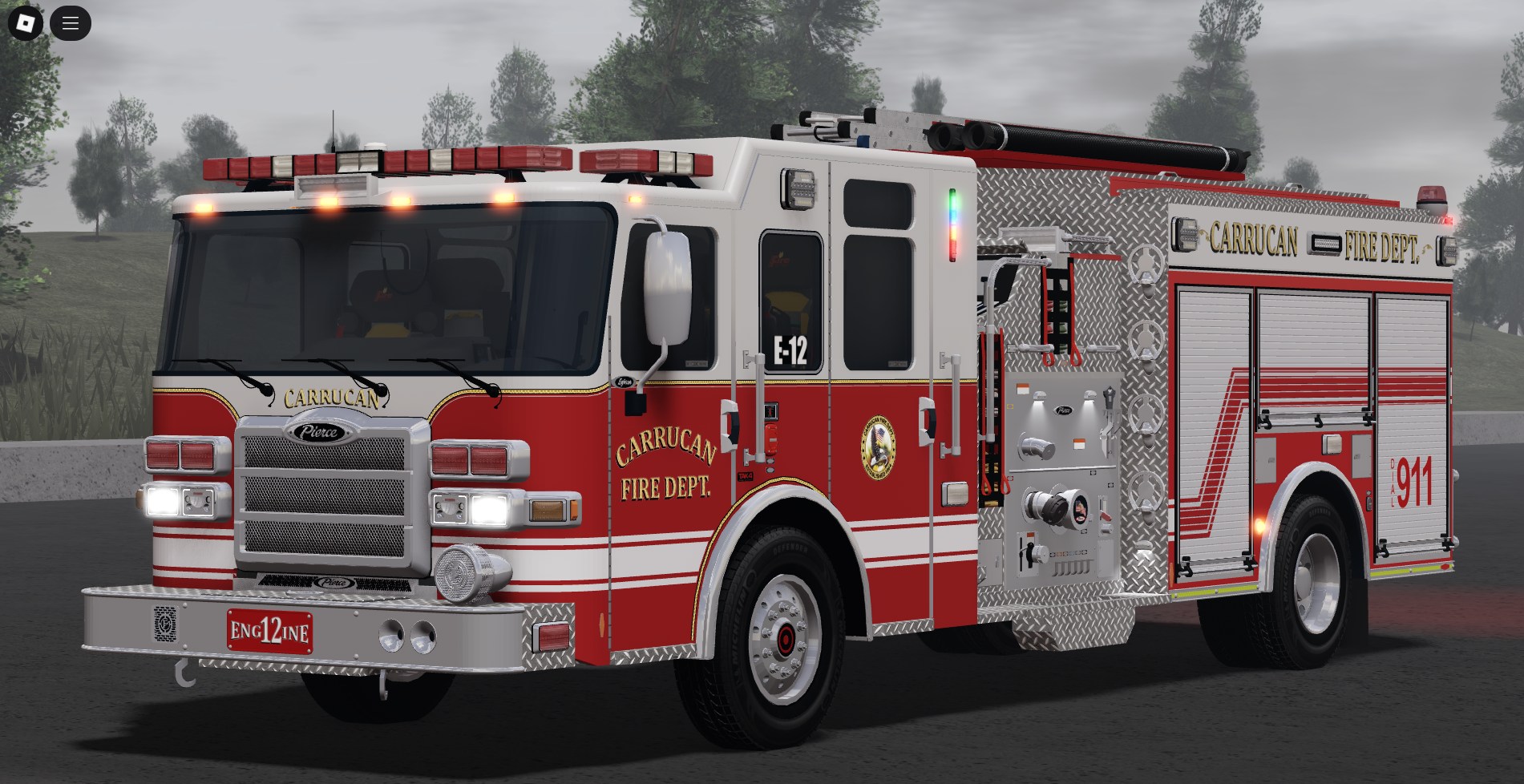Open the Roblox main menu hamburger icon
This screenshot has width=1524, height=784.
[x=71, y=22]
